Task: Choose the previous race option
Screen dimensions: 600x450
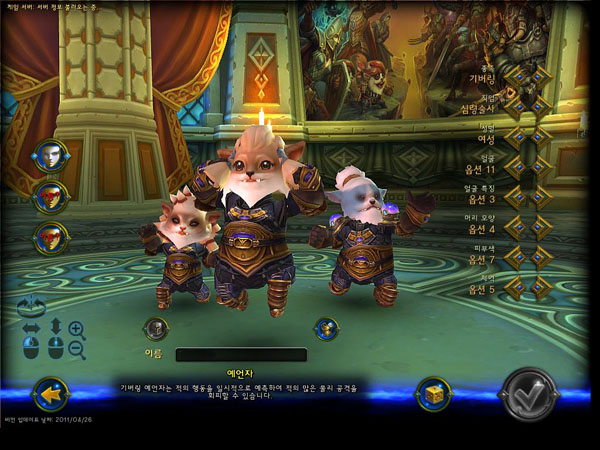Action: coord(516,76)
